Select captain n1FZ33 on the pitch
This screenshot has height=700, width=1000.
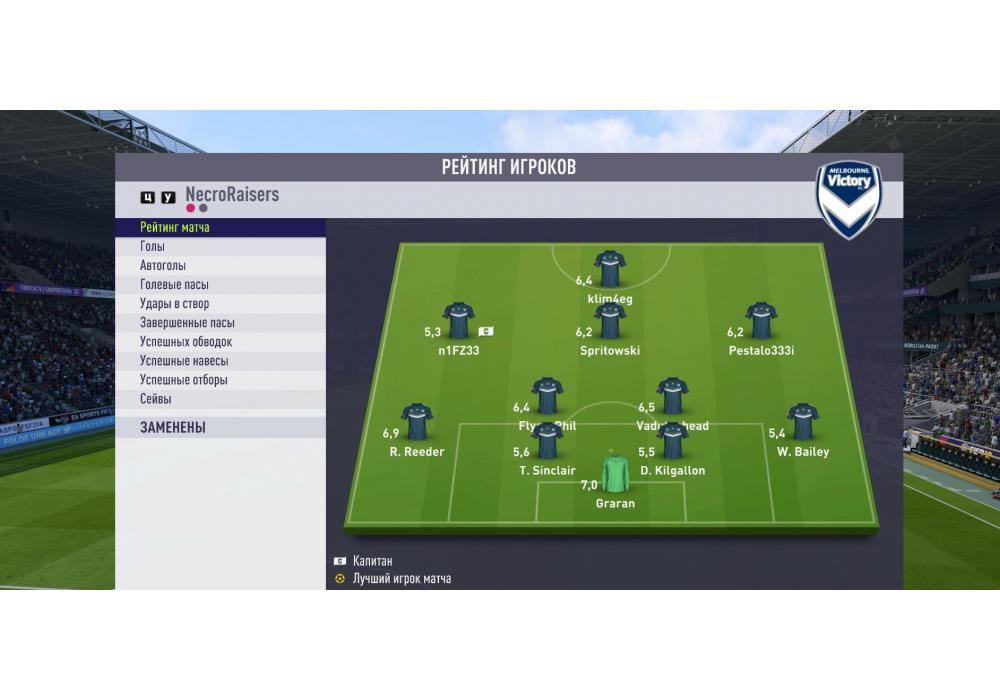(x=459, y=321)
